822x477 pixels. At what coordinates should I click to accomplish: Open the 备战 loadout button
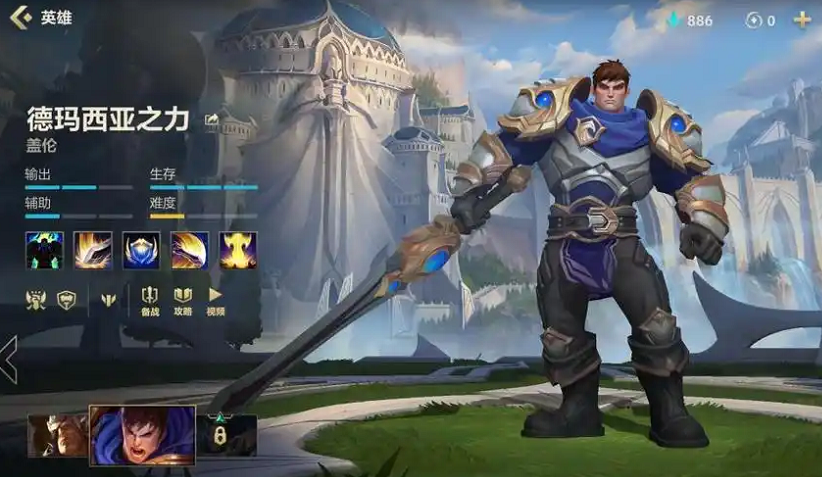pos(150,299)
